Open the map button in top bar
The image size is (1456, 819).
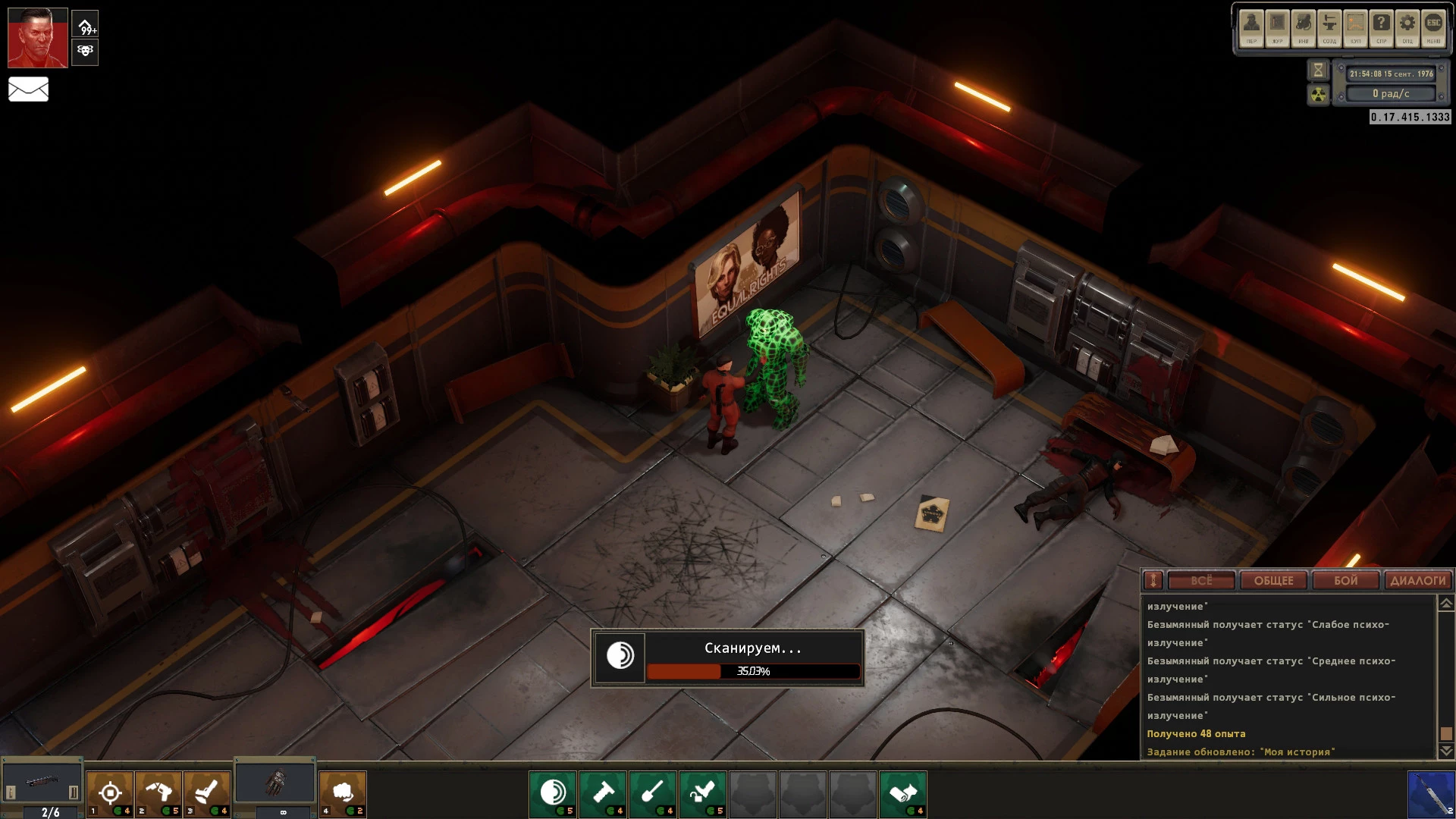(x=1355, y=28)
